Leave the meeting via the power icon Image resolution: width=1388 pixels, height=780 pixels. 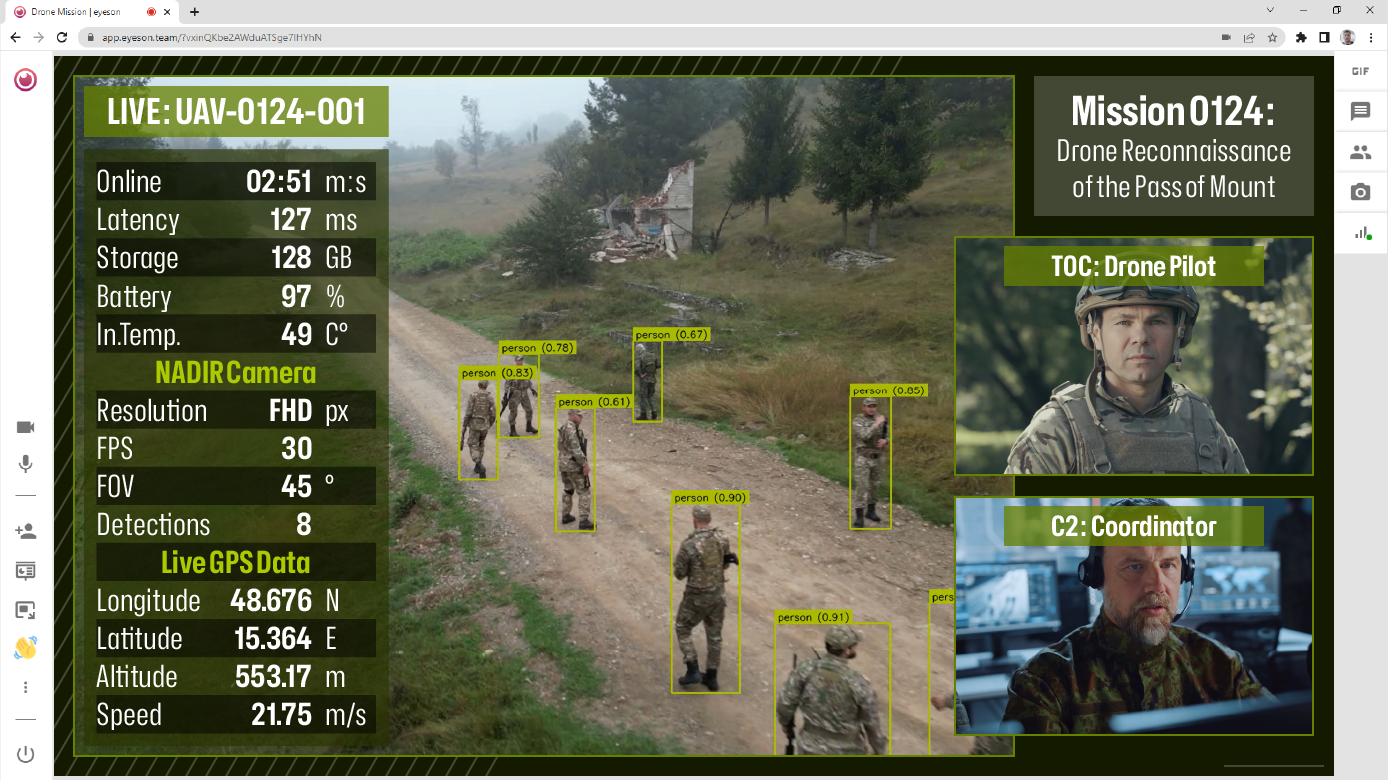click(24, 754)
